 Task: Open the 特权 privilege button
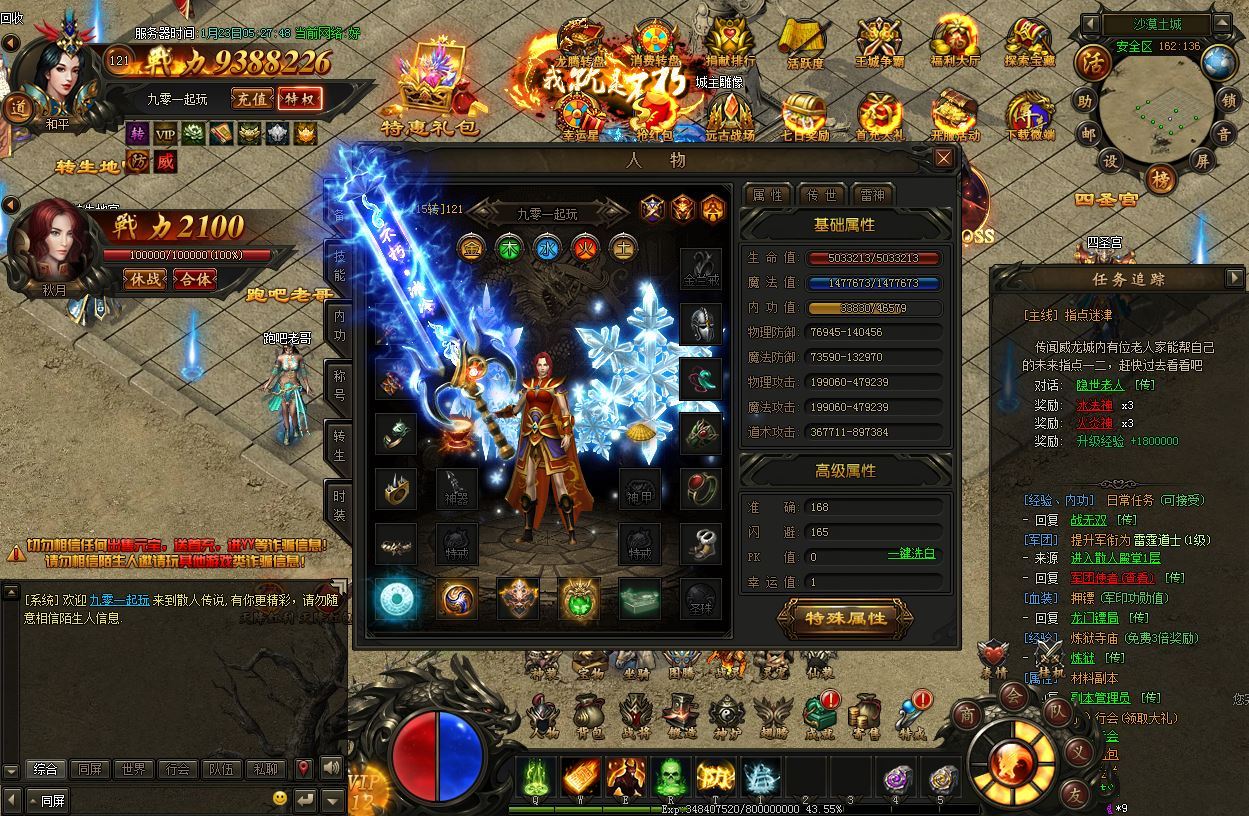click(298, 99)
